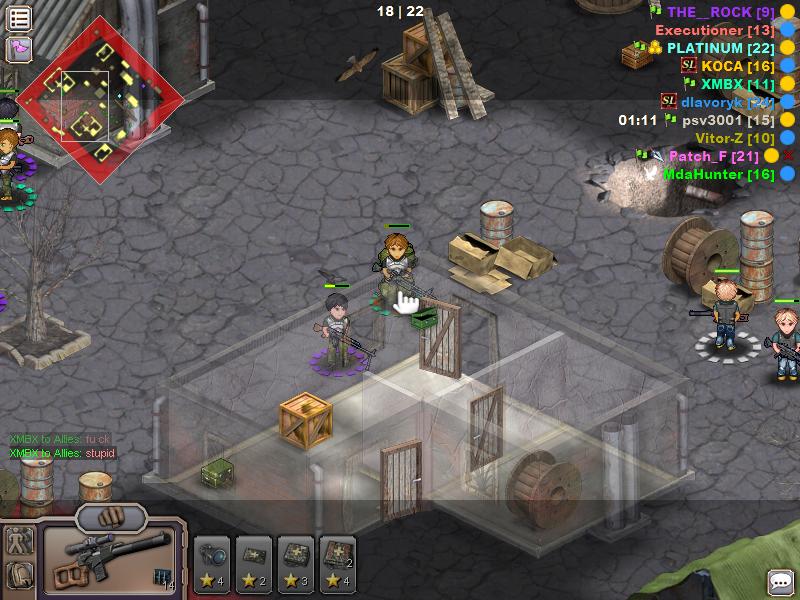Select dlavoryk in the player list

tap(727, 102)
